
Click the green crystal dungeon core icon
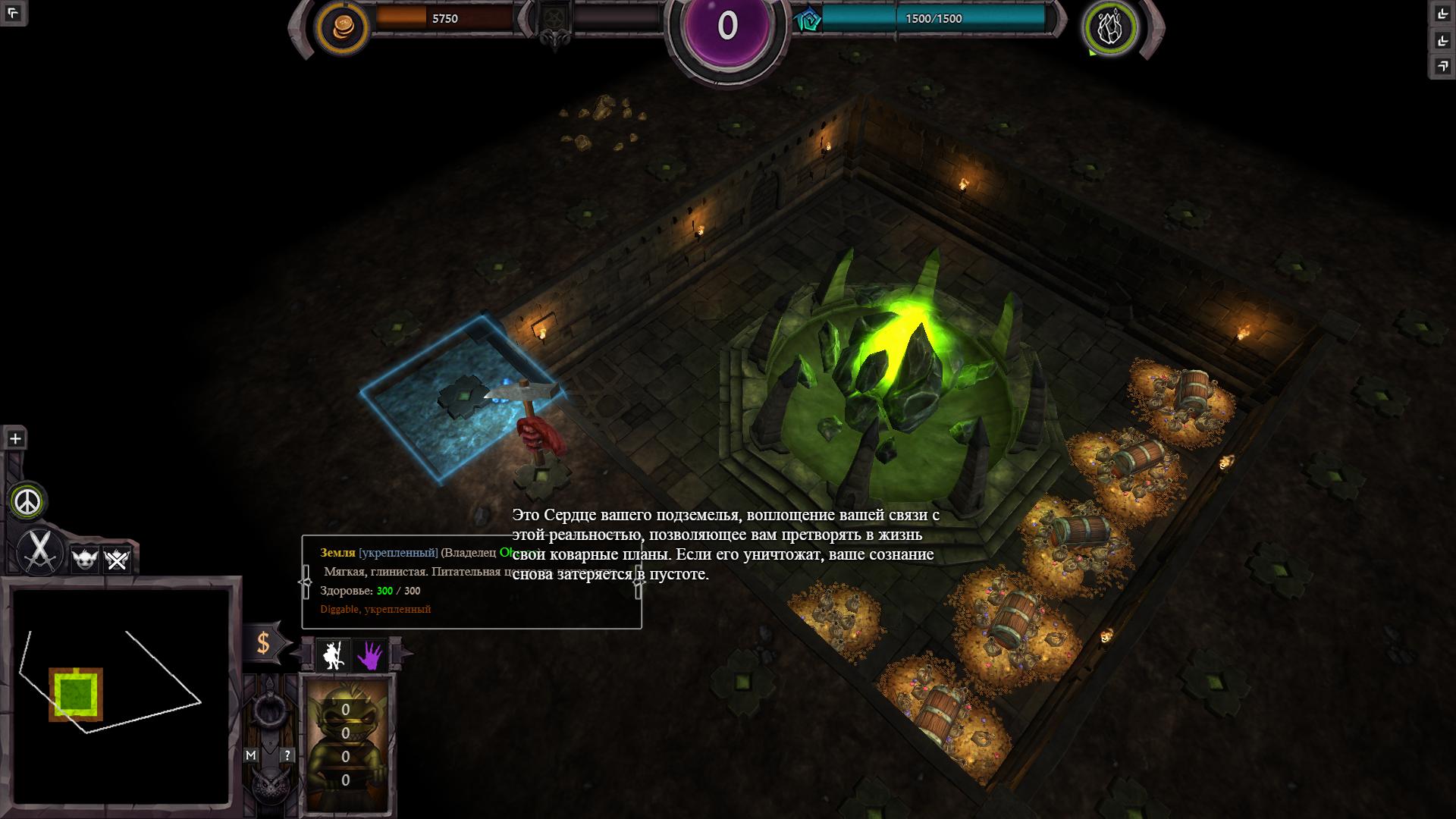click(x=1111, y=27)
